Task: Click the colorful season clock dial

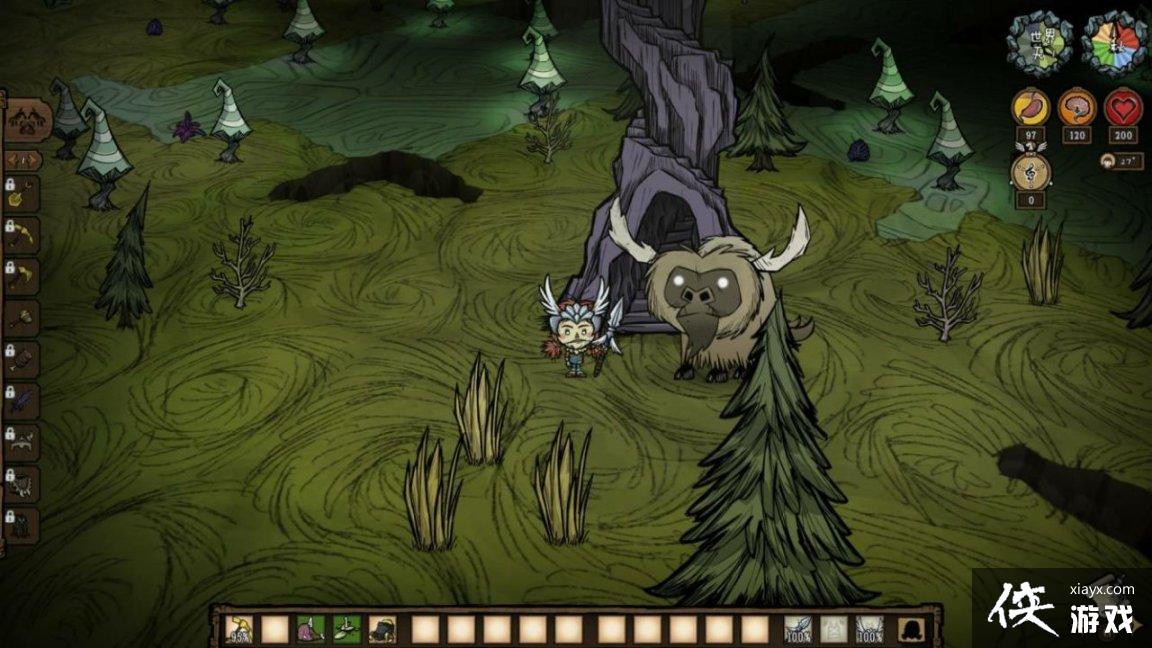Action: (x=1114, y=42)
